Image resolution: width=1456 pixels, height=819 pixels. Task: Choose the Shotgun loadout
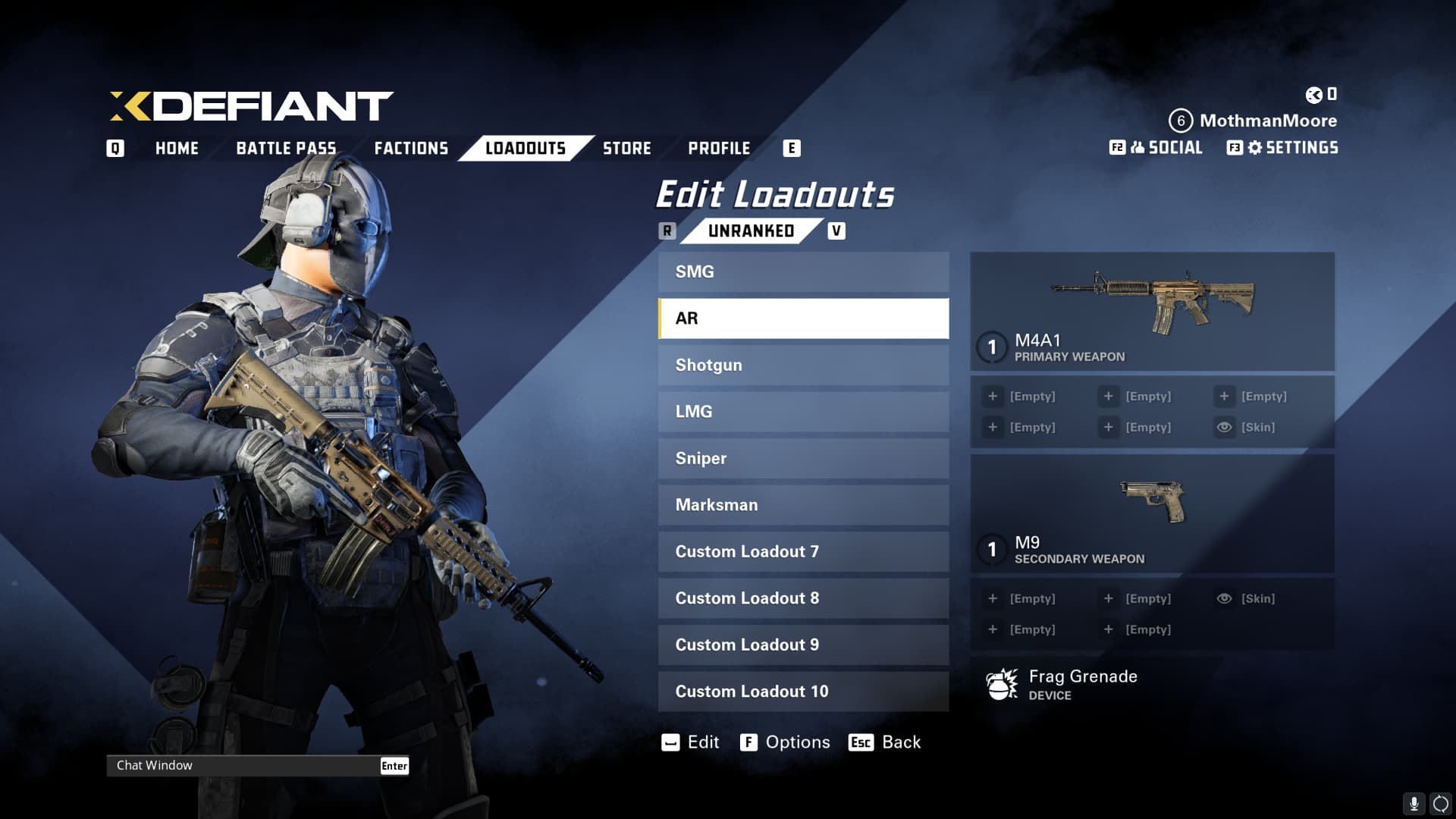pyautogui.click(x=803, y=365)
